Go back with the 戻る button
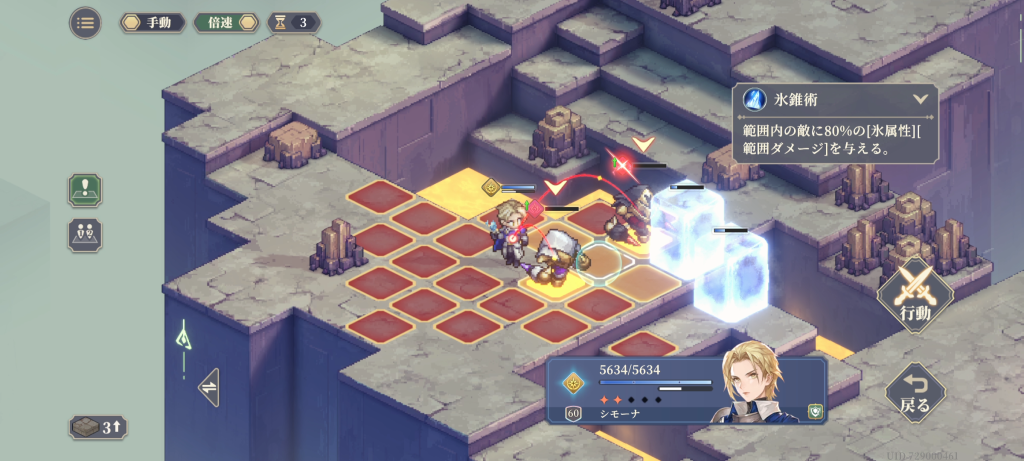The height and width of the screenshot is (461, 1024). click(915, 391)
